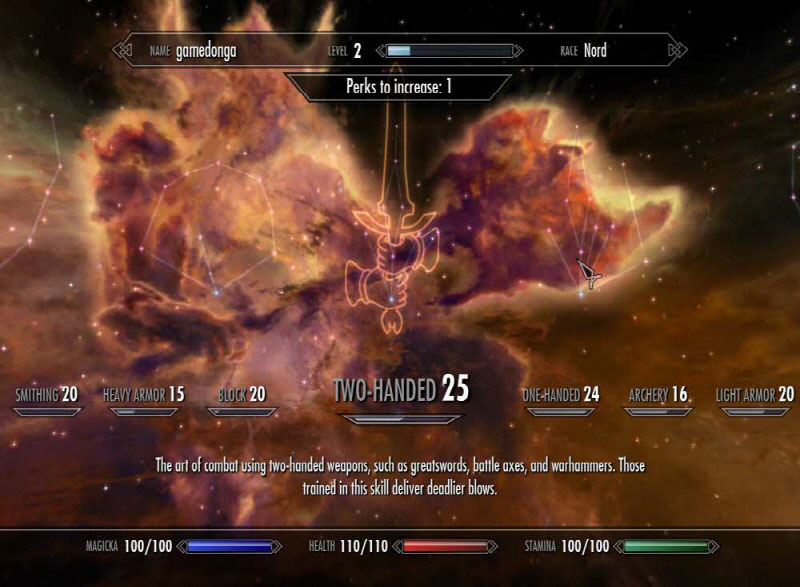Choose the Light Armor skill
Screen dimensions: 800x587
[755, 395]
